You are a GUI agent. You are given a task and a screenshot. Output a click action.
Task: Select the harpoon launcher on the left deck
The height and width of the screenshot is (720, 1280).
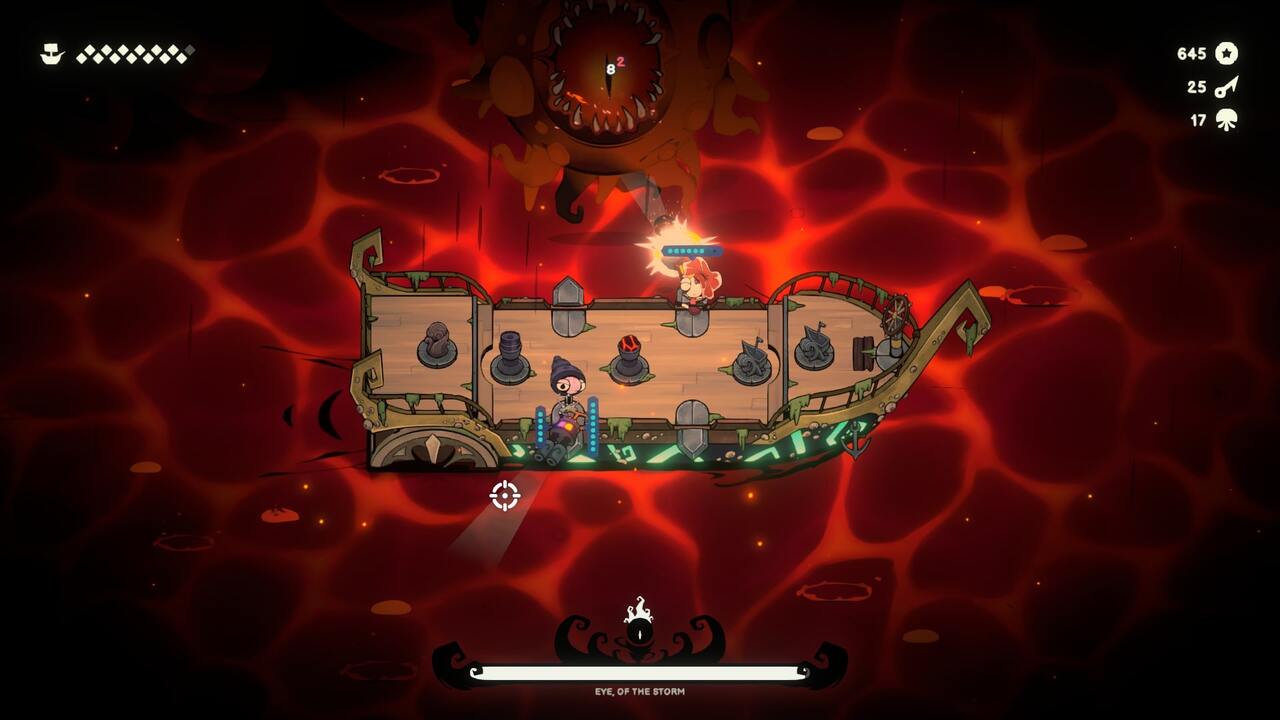437,346
